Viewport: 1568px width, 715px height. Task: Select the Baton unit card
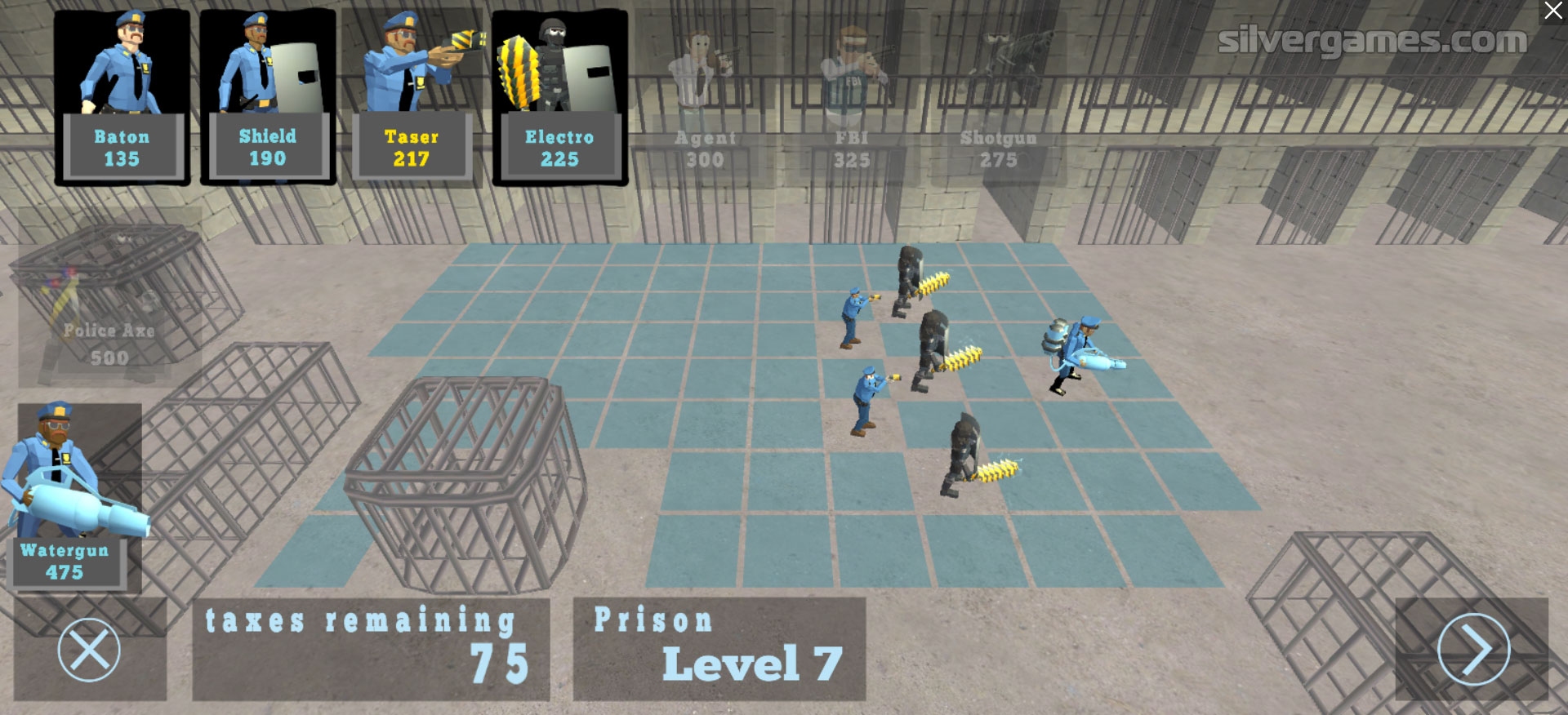click(x=122, y=97)
